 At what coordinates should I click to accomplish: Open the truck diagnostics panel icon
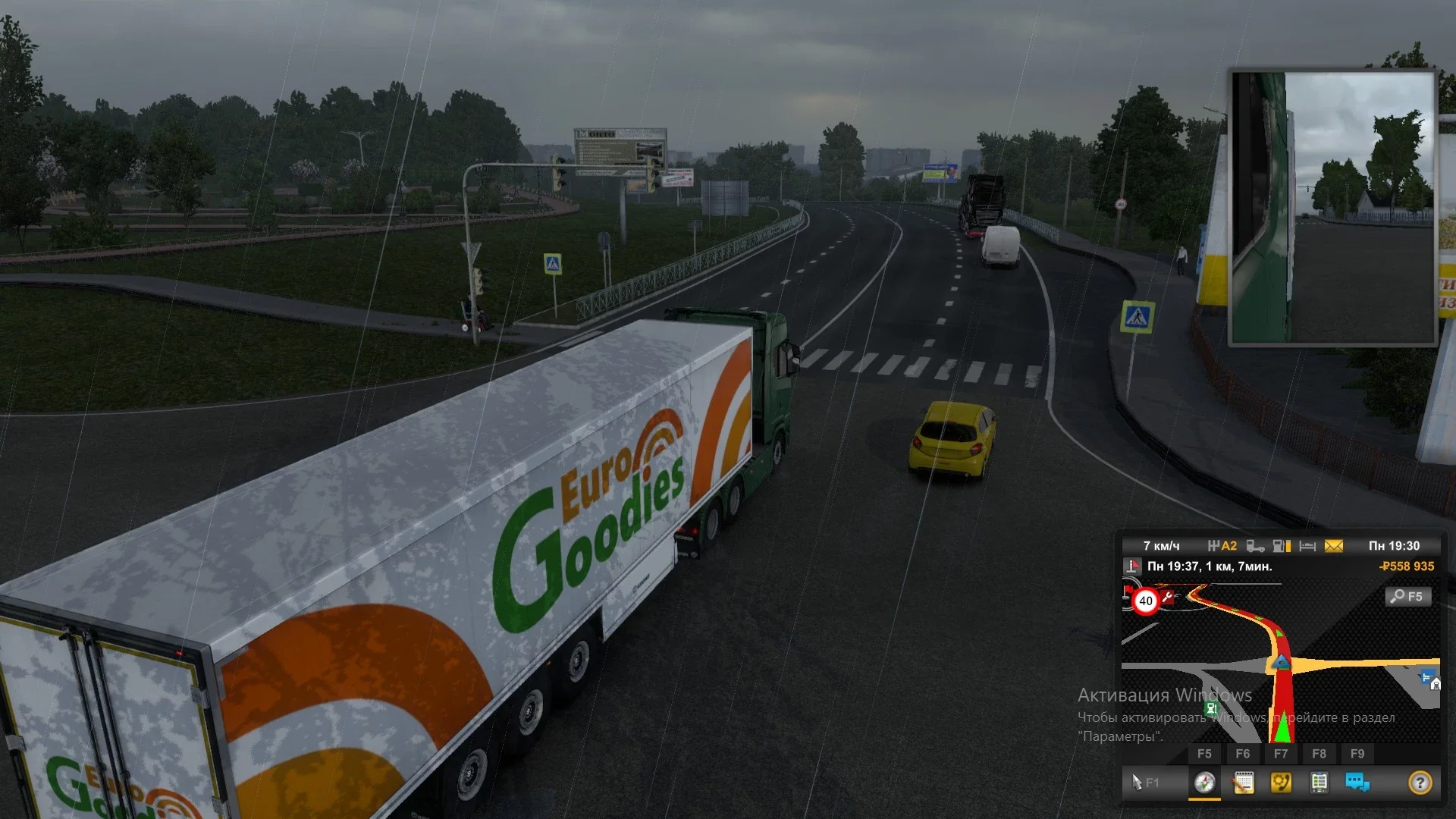(1319, 781)
